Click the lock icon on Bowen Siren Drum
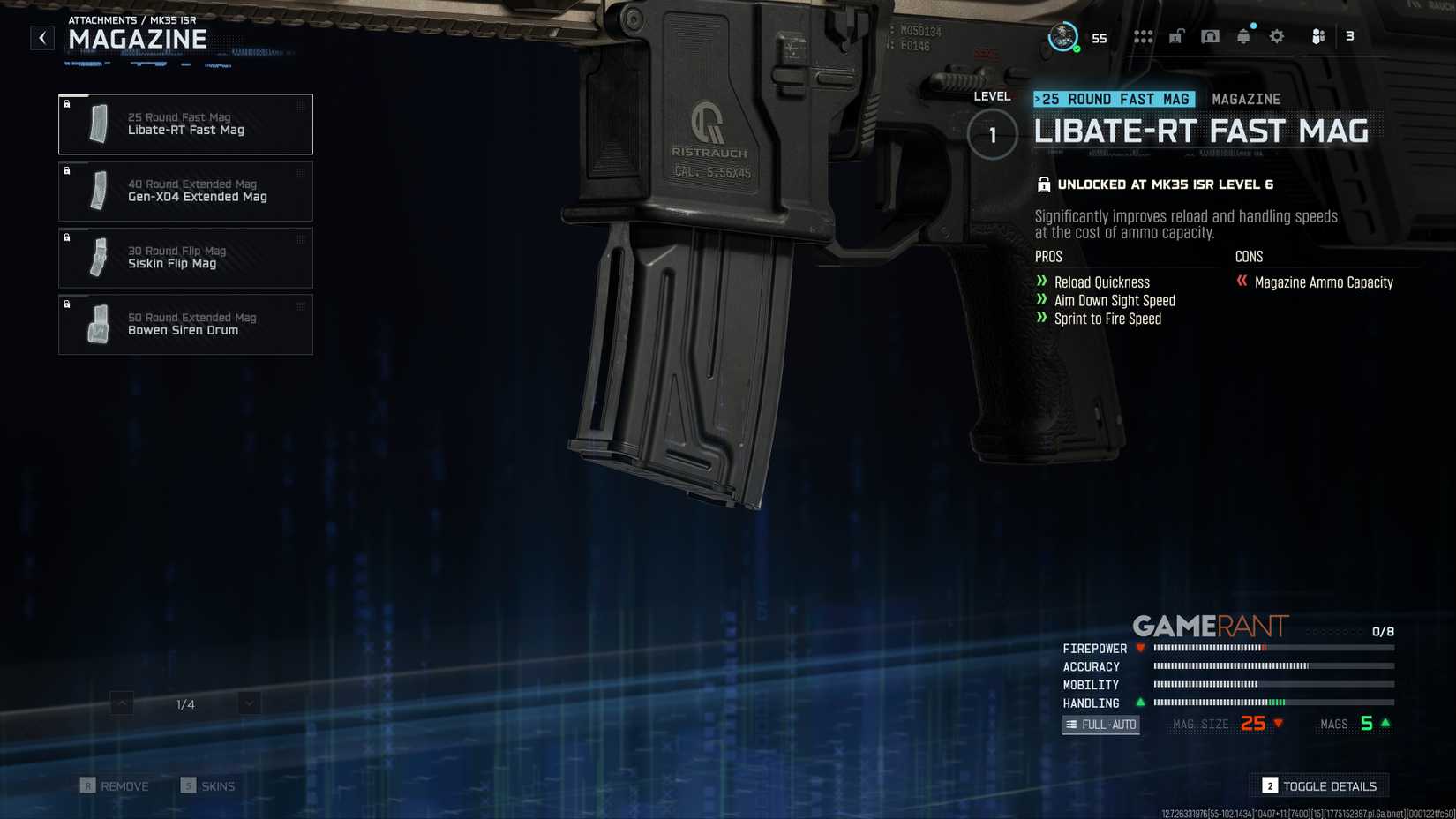The image size is (1456, 819). 68,304
